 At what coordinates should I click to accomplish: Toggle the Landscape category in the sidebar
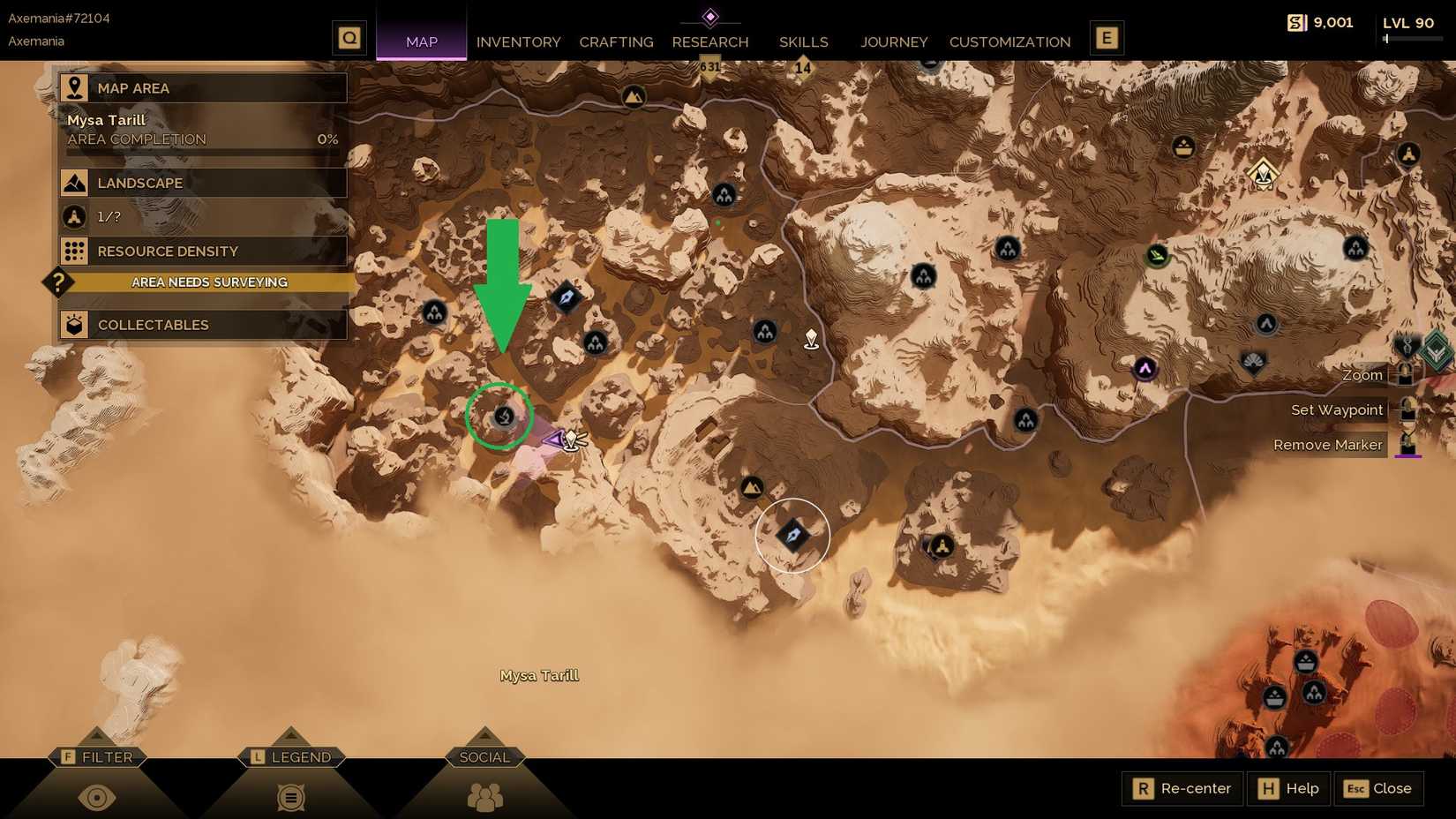(203, 183)
